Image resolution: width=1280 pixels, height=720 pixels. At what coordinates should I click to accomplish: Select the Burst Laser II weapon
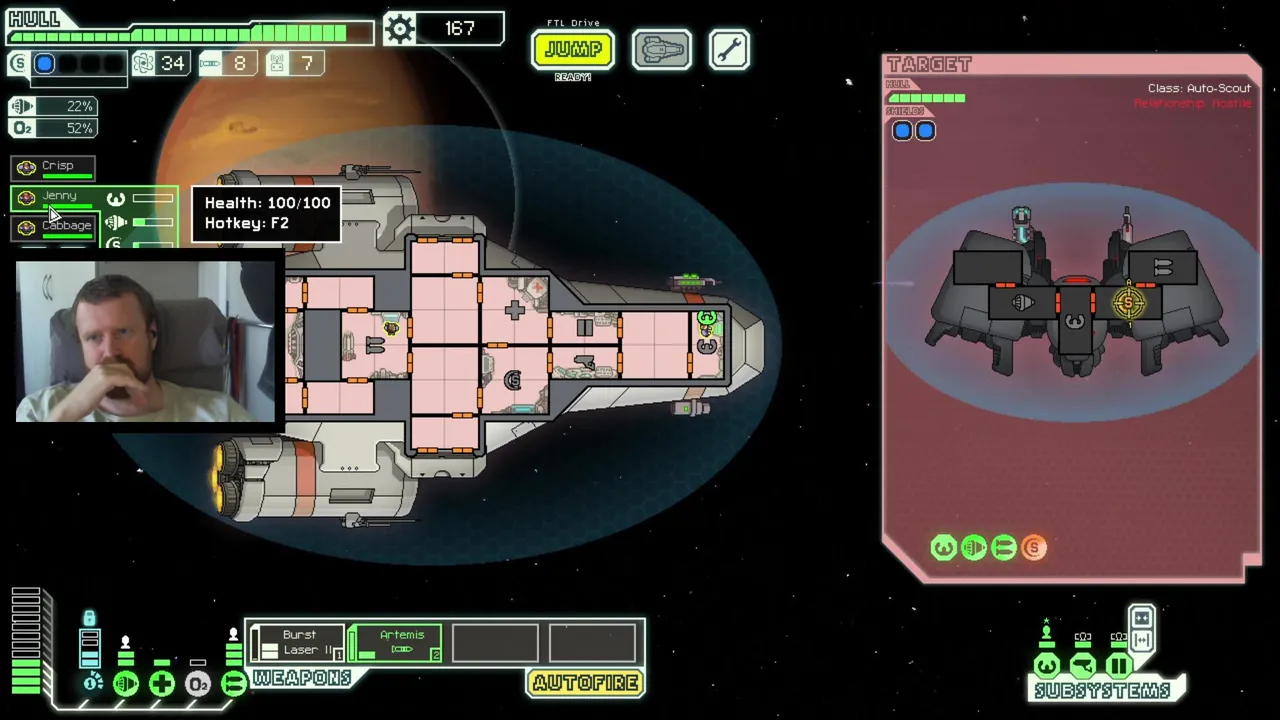298,642
